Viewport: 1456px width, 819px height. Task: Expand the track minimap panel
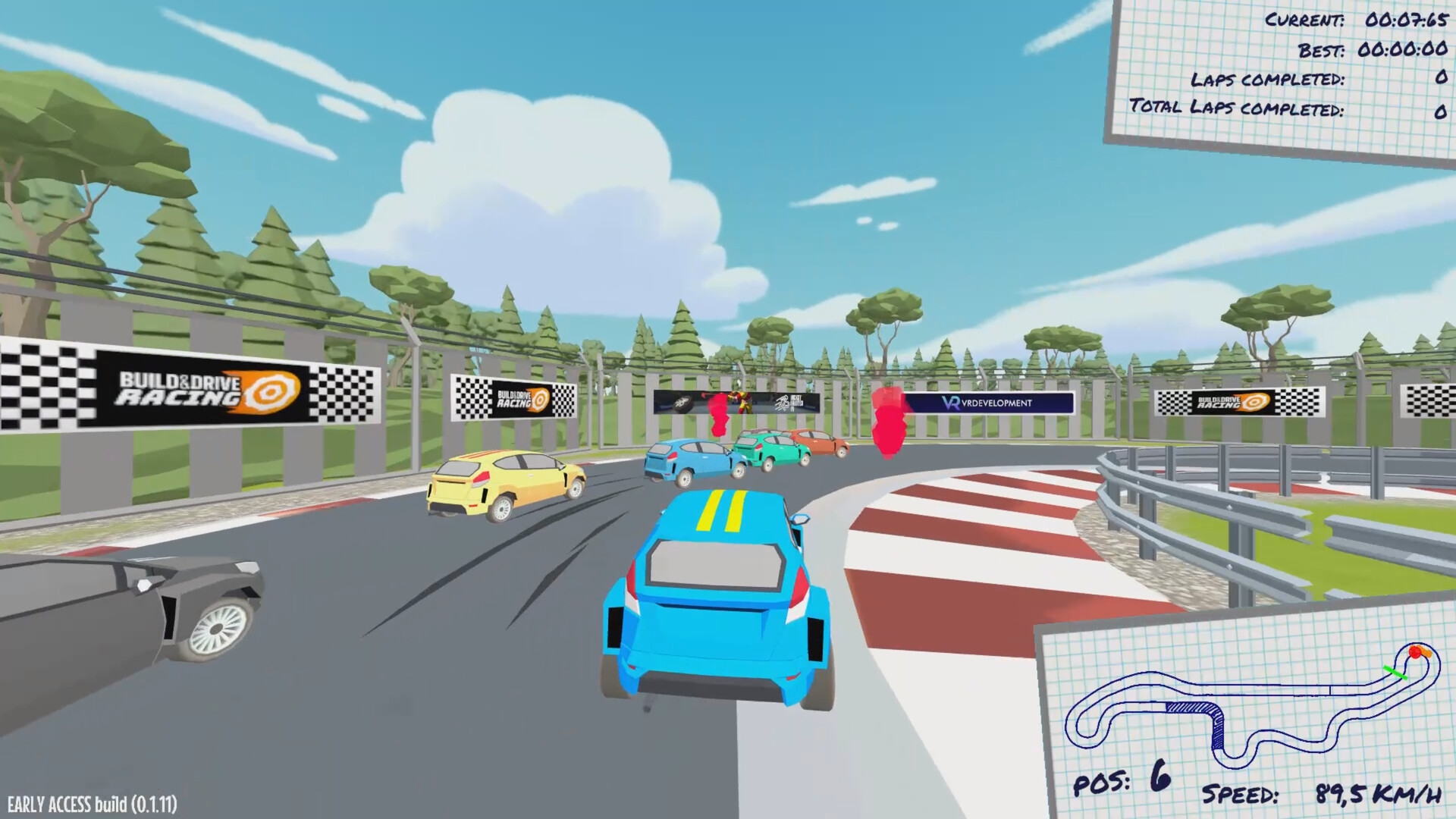(1251, 705)
